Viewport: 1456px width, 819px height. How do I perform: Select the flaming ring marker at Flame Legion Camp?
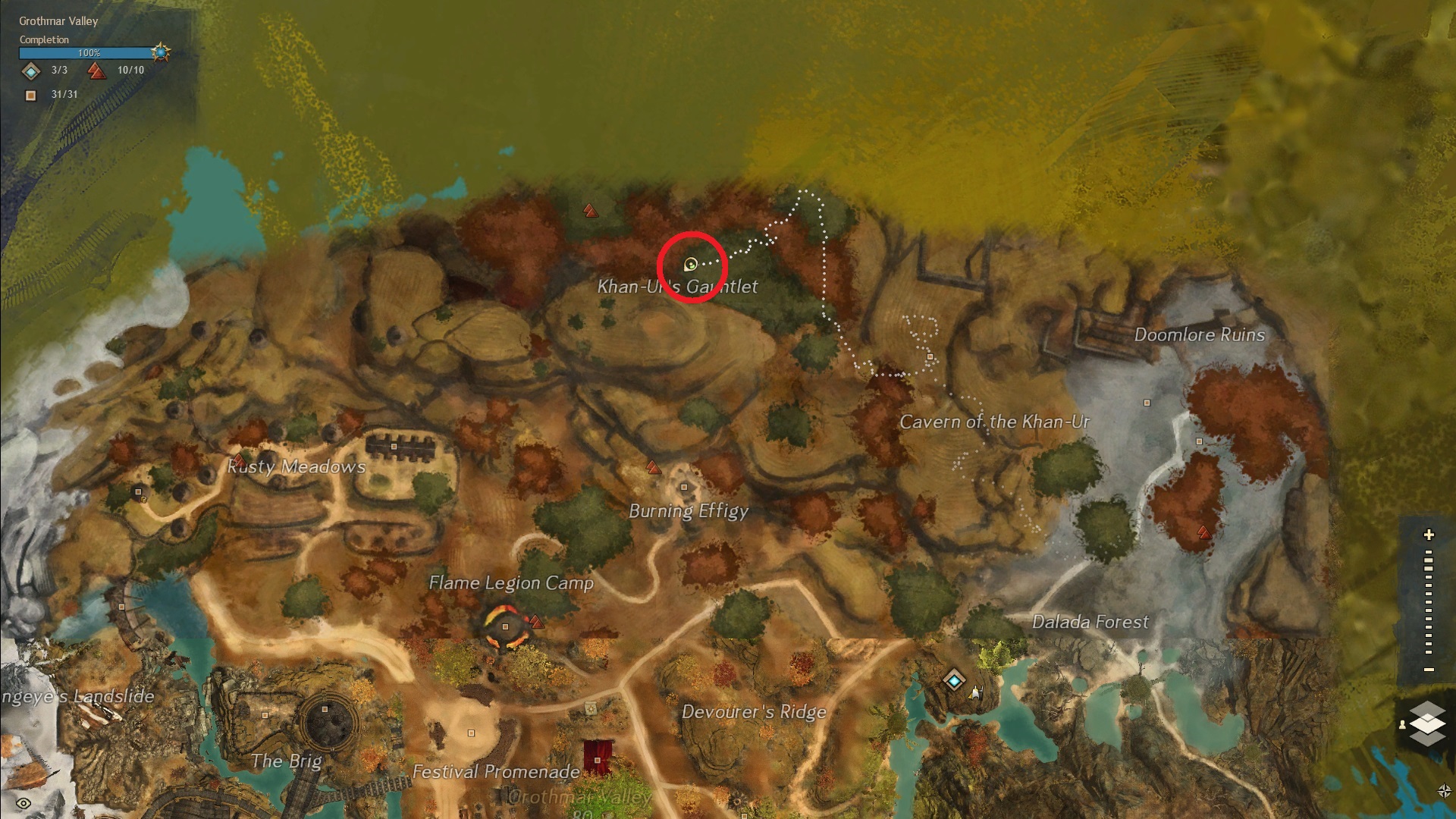506,627
